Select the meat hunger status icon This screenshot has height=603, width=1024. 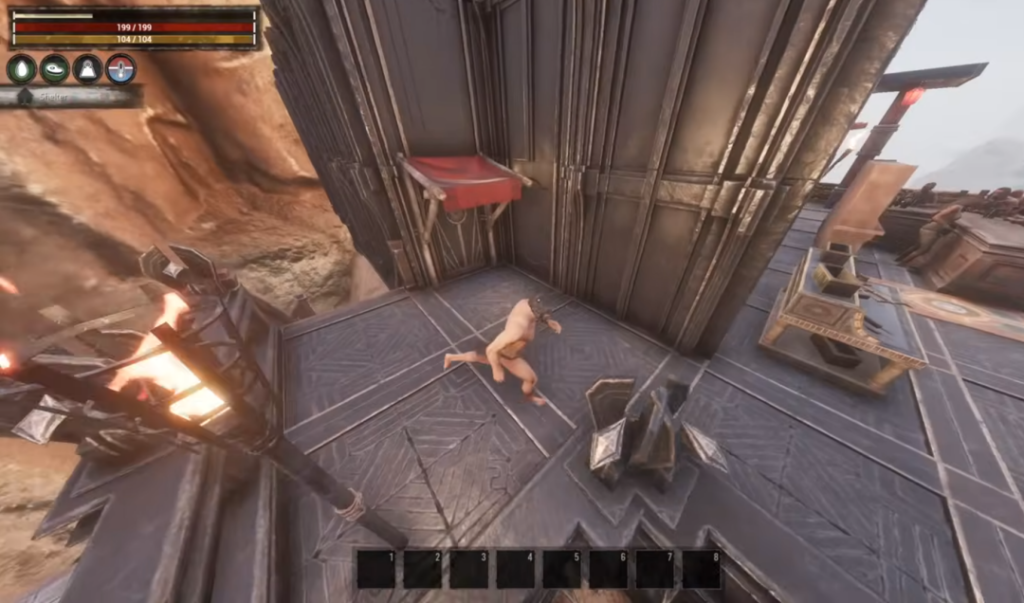[54, 68]
